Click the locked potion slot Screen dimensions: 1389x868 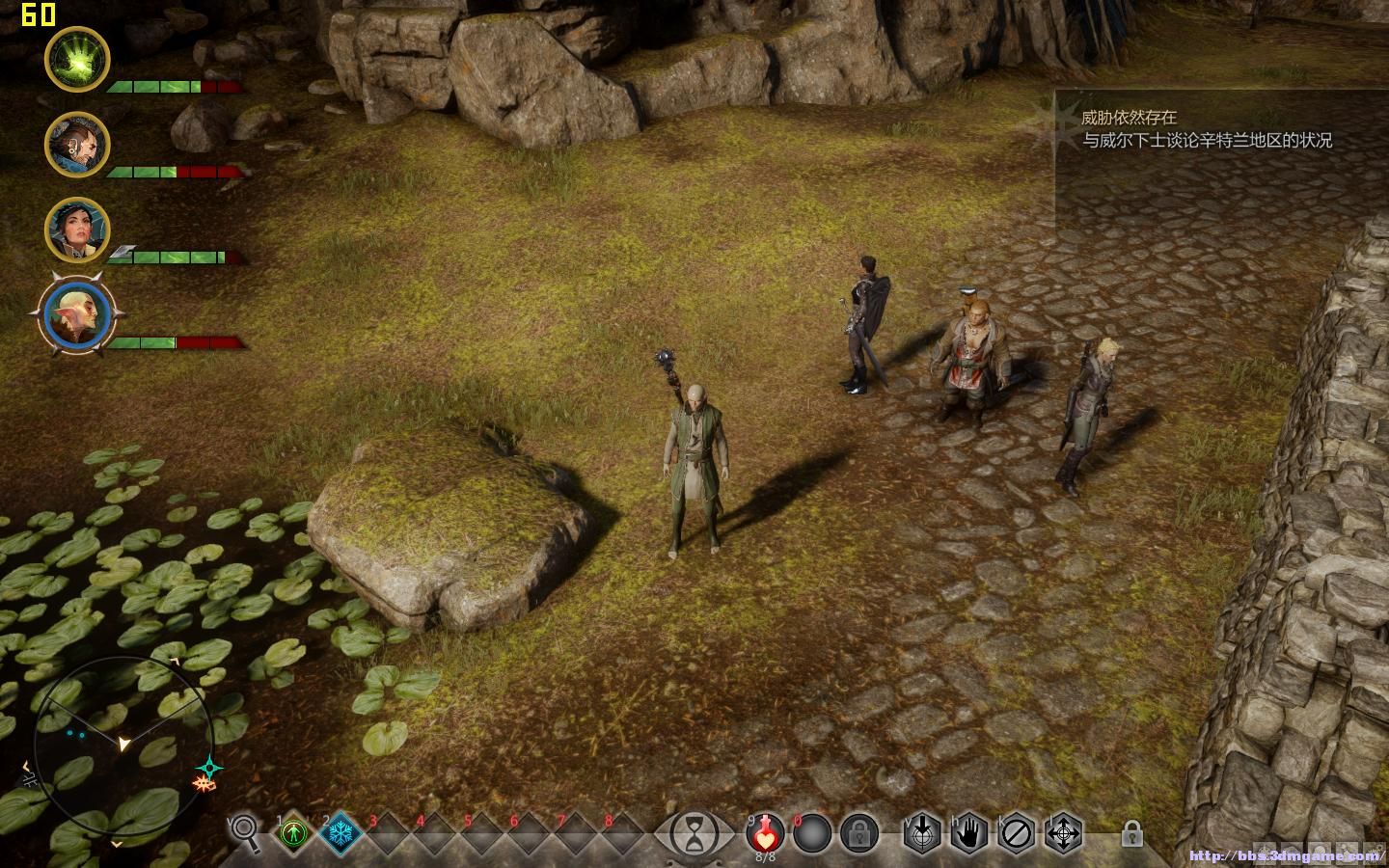858,832
